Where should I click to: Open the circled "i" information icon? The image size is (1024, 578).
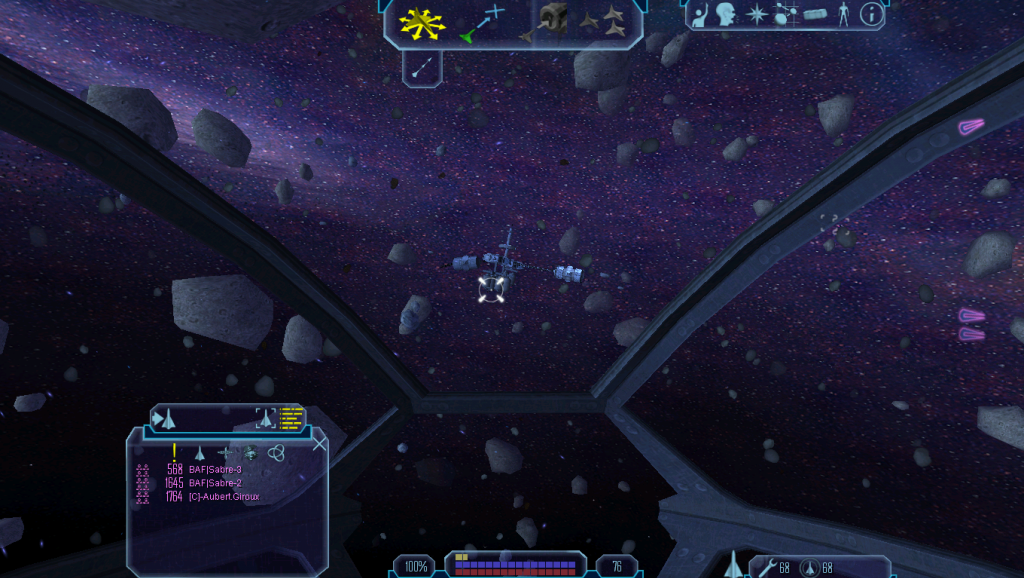point(872,14)
